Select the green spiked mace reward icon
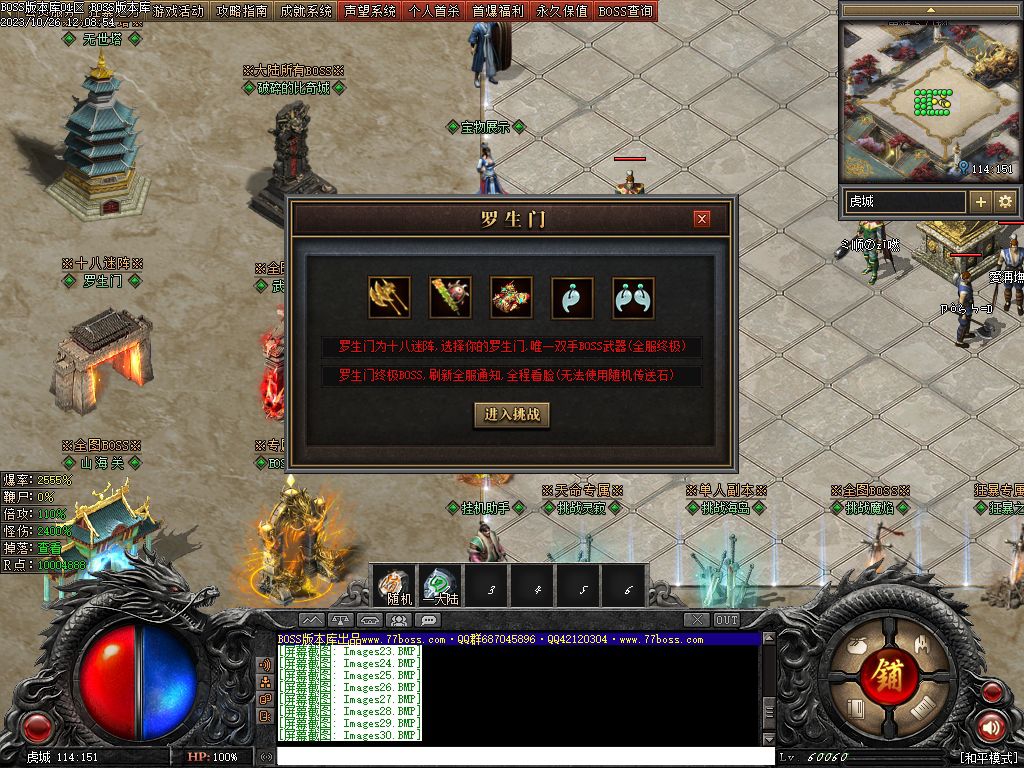Screen dimensions: 1024x768 point(450,297)
